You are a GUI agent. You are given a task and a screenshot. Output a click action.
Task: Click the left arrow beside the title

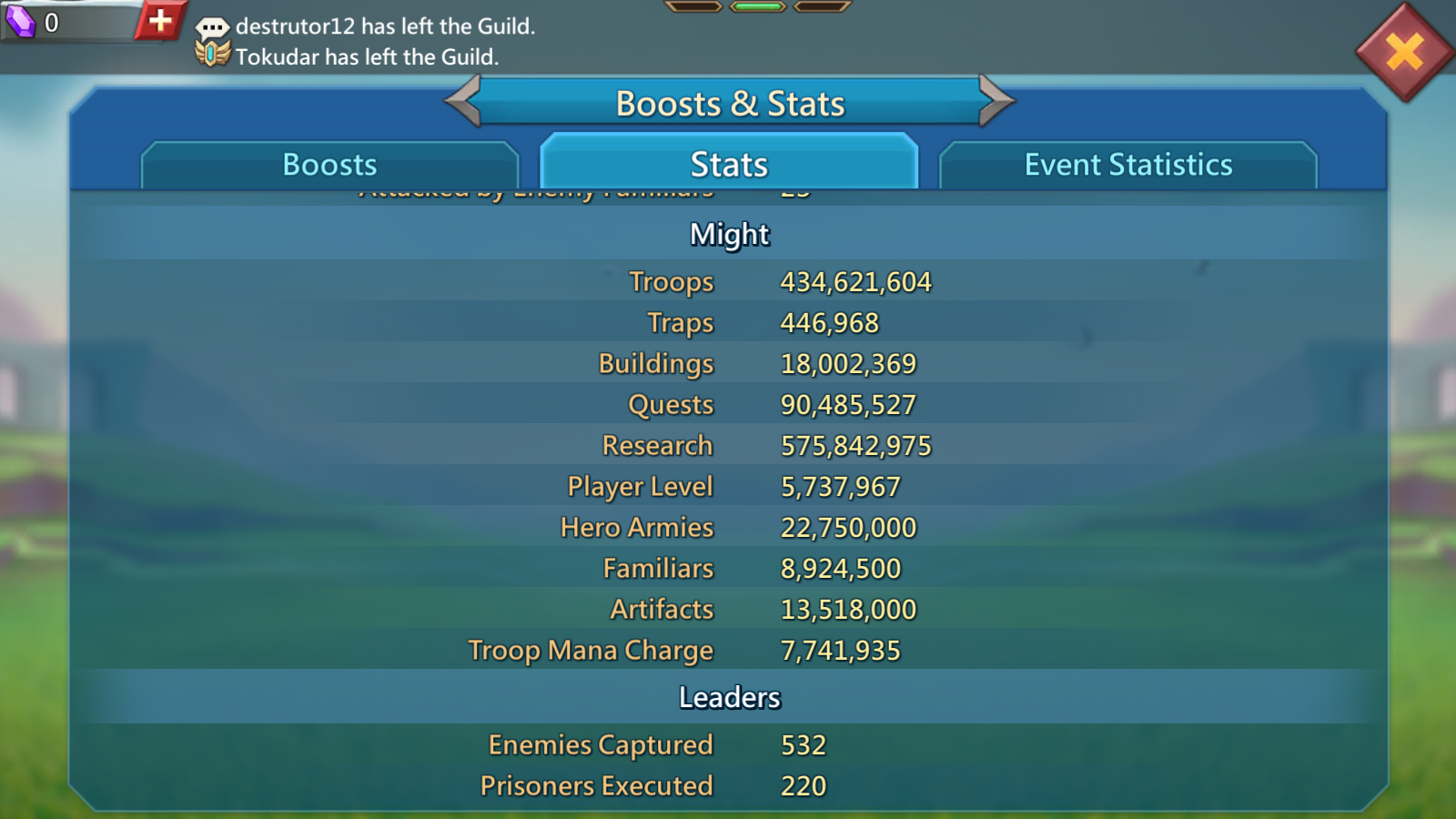[x=464, y=100]
